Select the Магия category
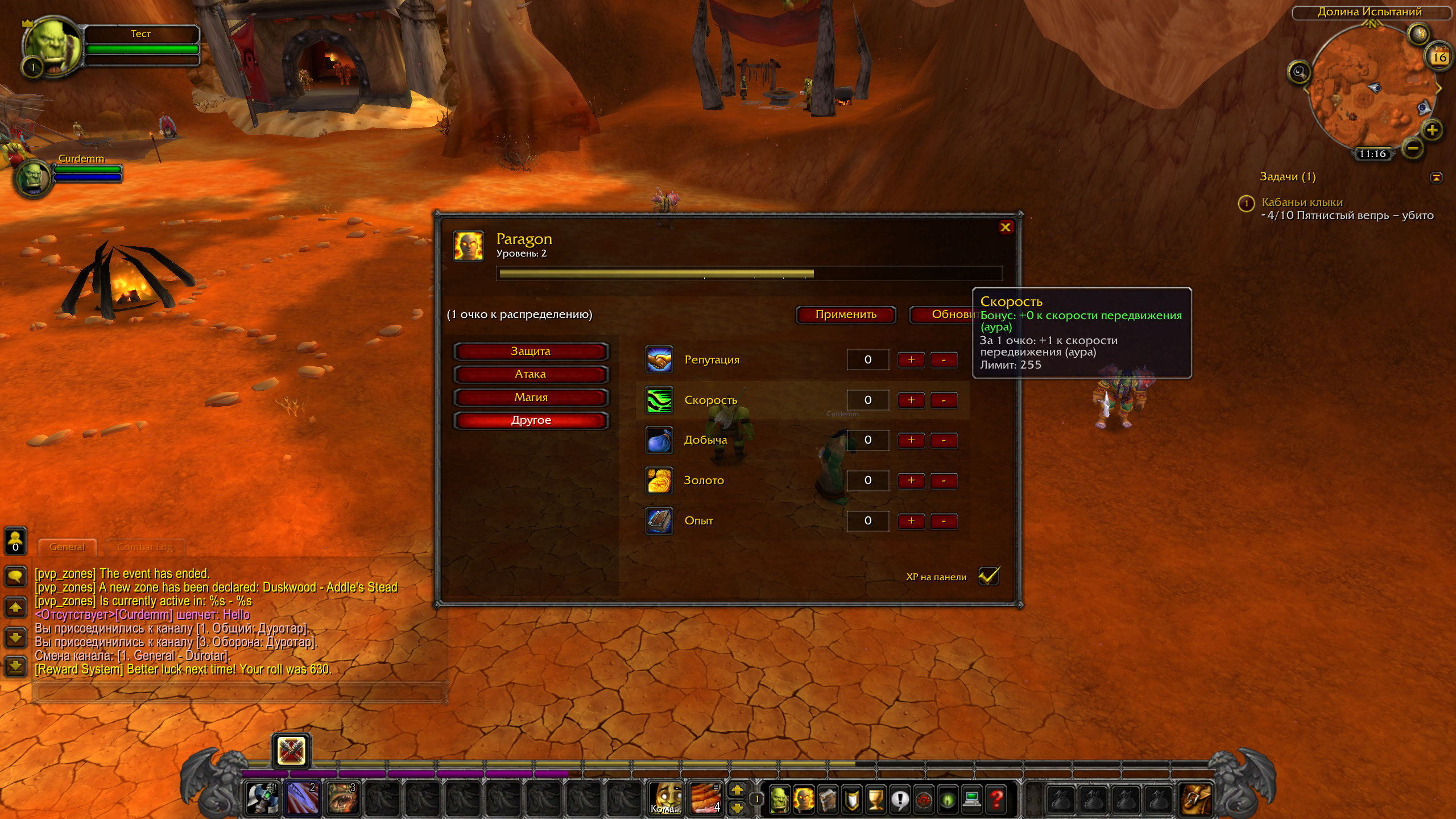Image resolution: width=1456 pixels, height=819 pixels. 531,398
